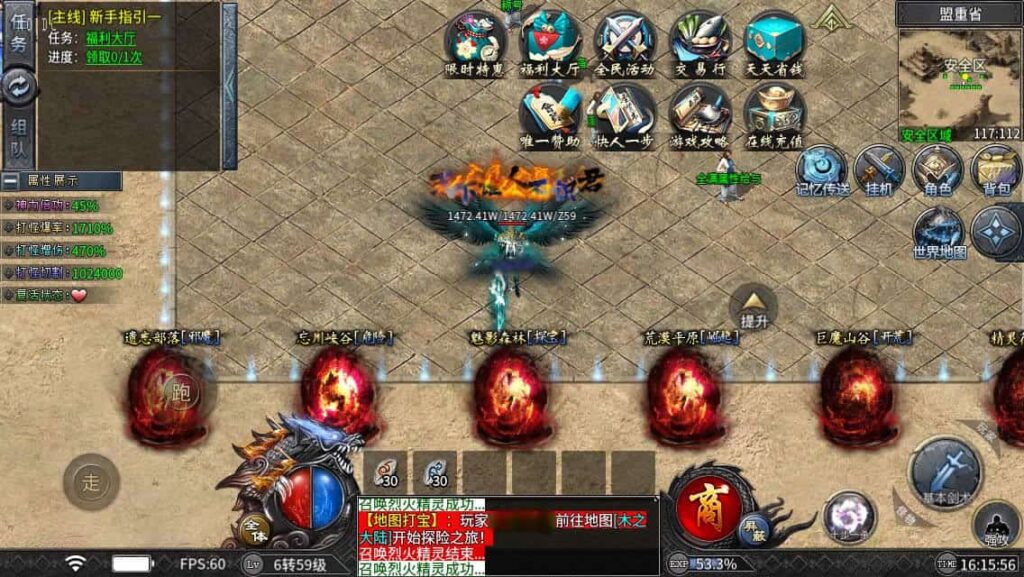Switch to the 组队 team tab

pos(19,138)
